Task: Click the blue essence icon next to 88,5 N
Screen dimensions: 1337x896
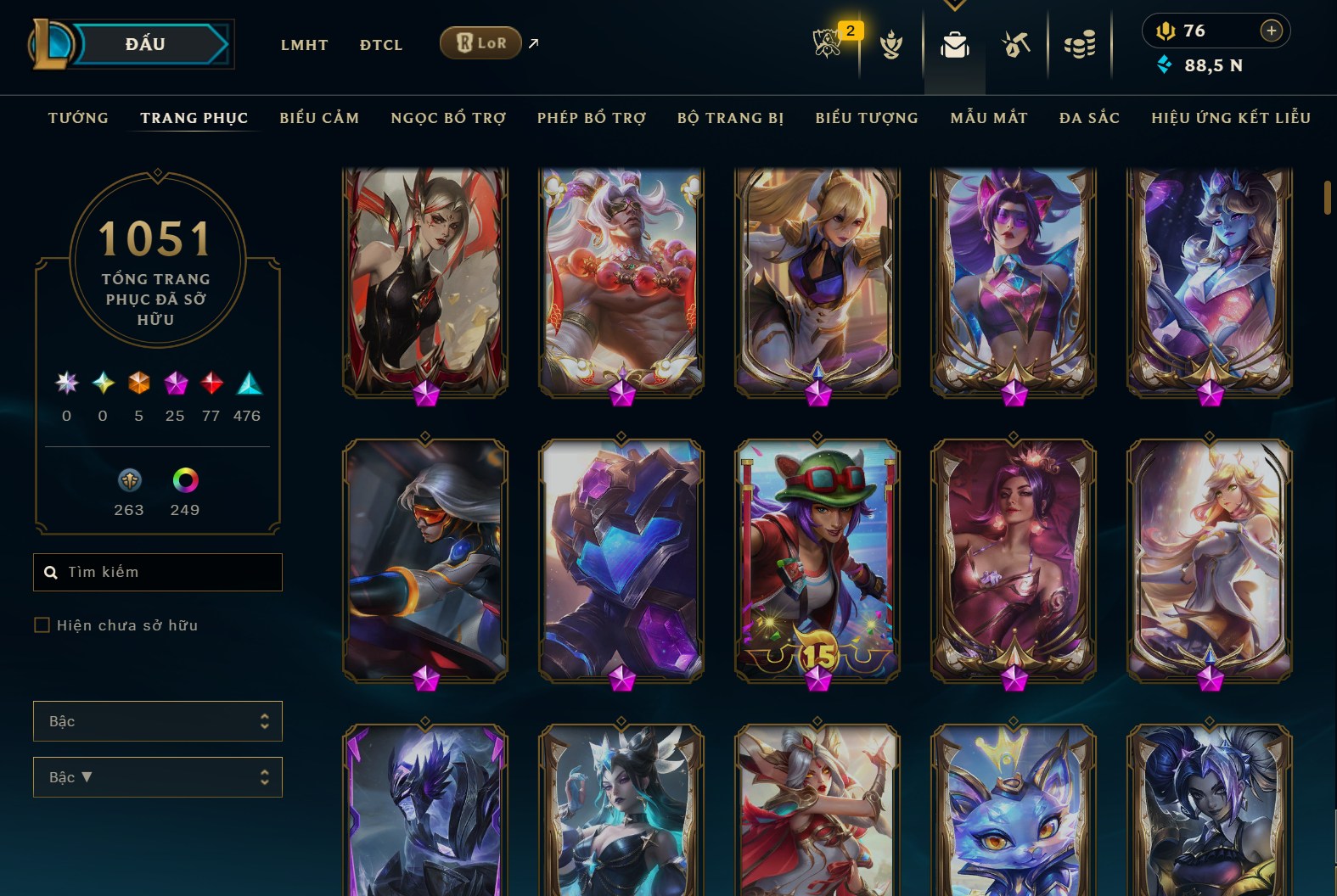Action: click(1163, 63)
